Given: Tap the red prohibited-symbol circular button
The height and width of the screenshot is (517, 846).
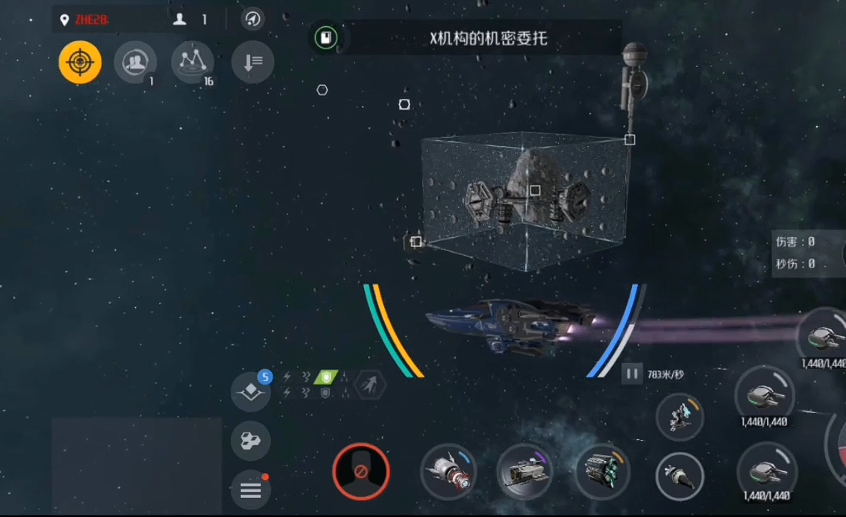Looking at the screenshot, I should 360,471.
